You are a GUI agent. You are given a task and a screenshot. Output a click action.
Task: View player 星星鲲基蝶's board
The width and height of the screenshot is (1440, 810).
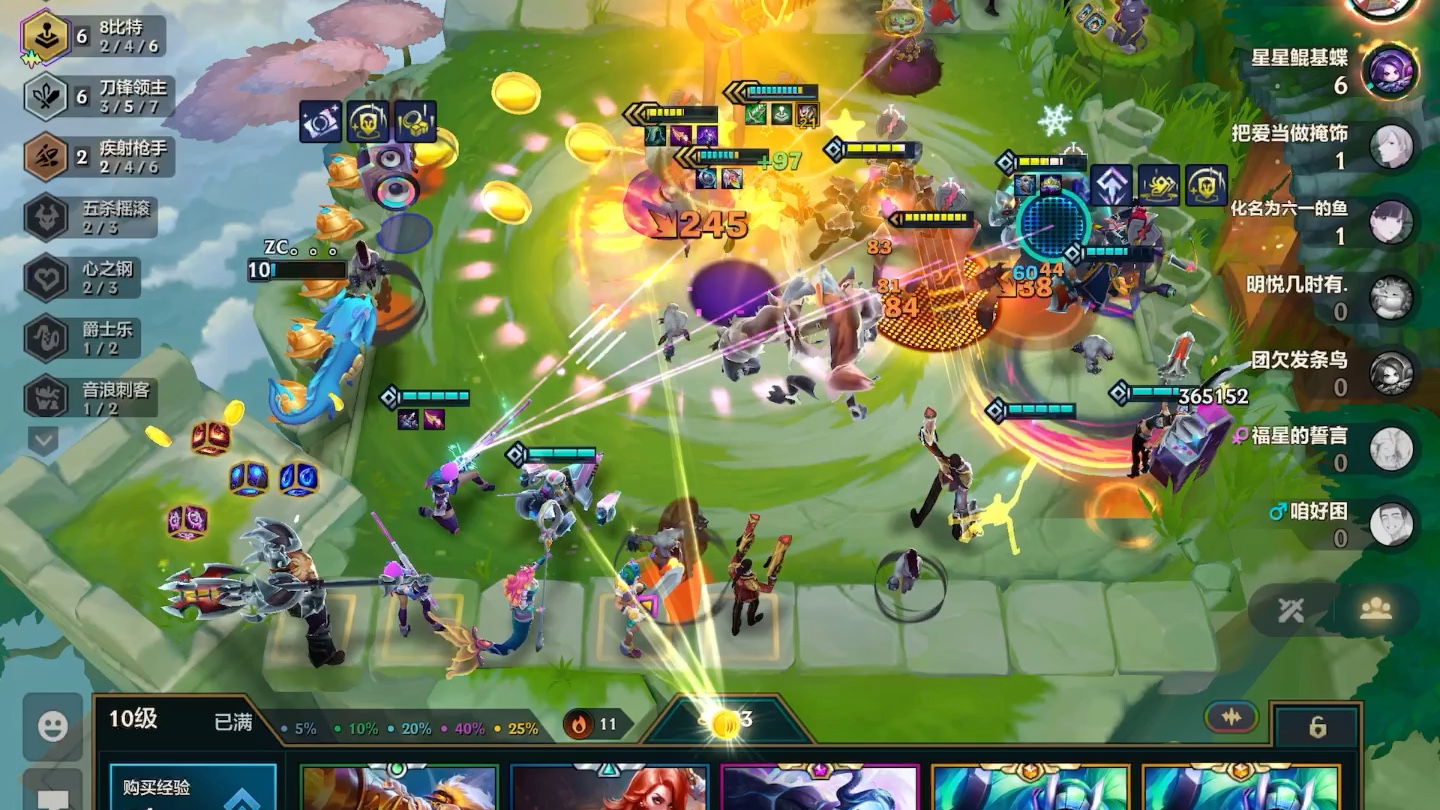1390,70
